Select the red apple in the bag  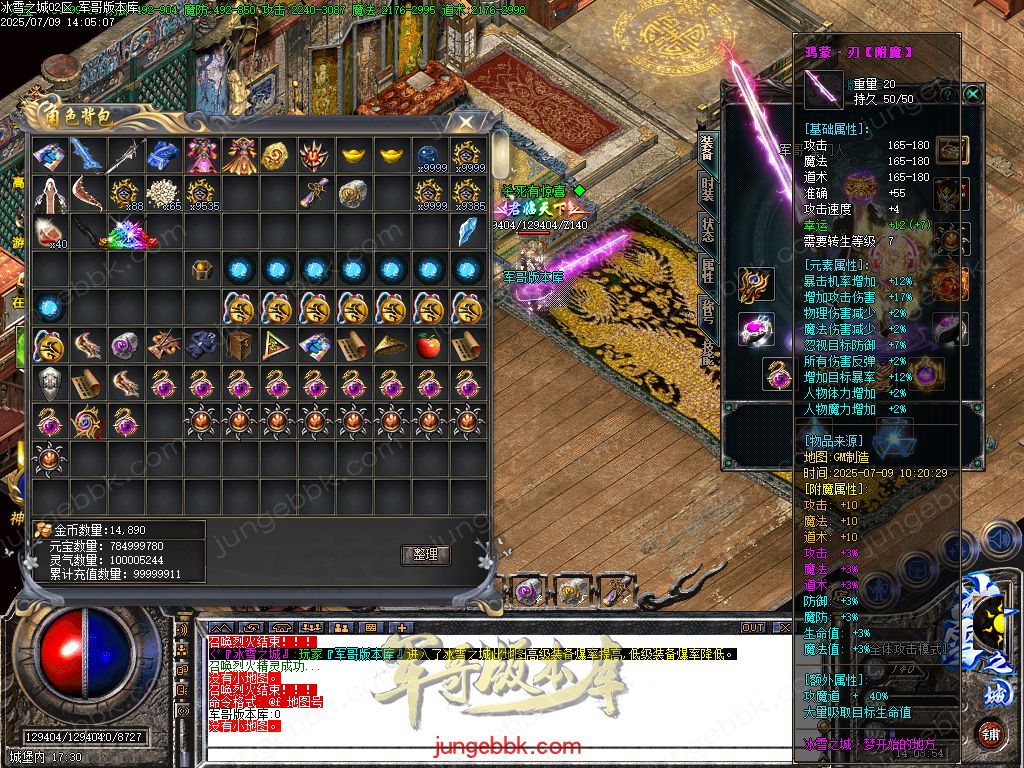[427, 346]
